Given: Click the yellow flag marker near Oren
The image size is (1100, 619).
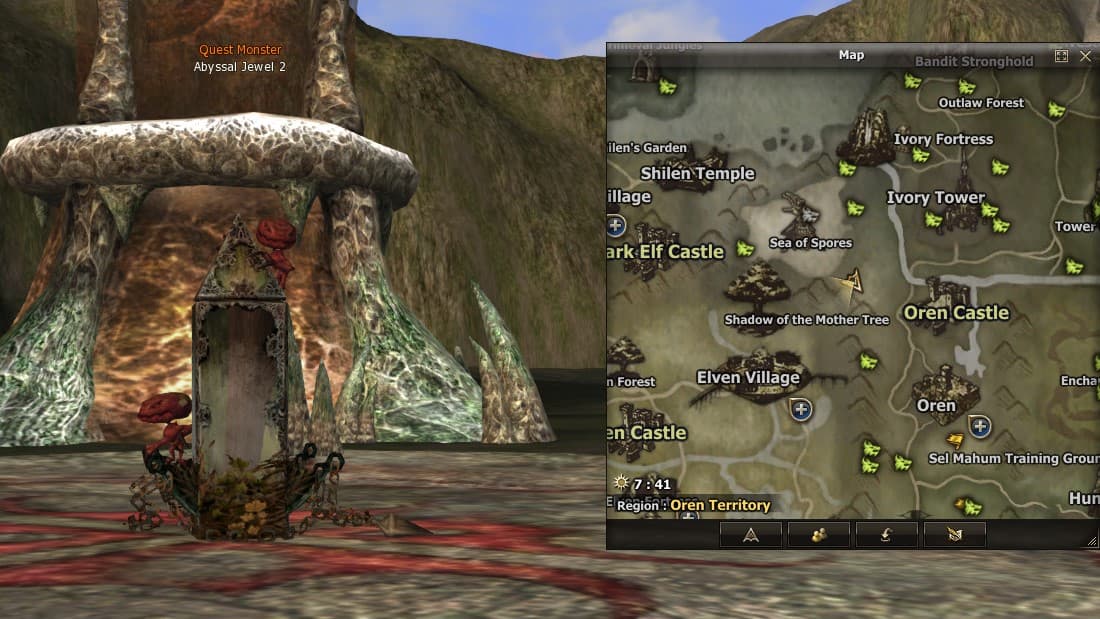Looking at the screenshot, I should (955, 439).
